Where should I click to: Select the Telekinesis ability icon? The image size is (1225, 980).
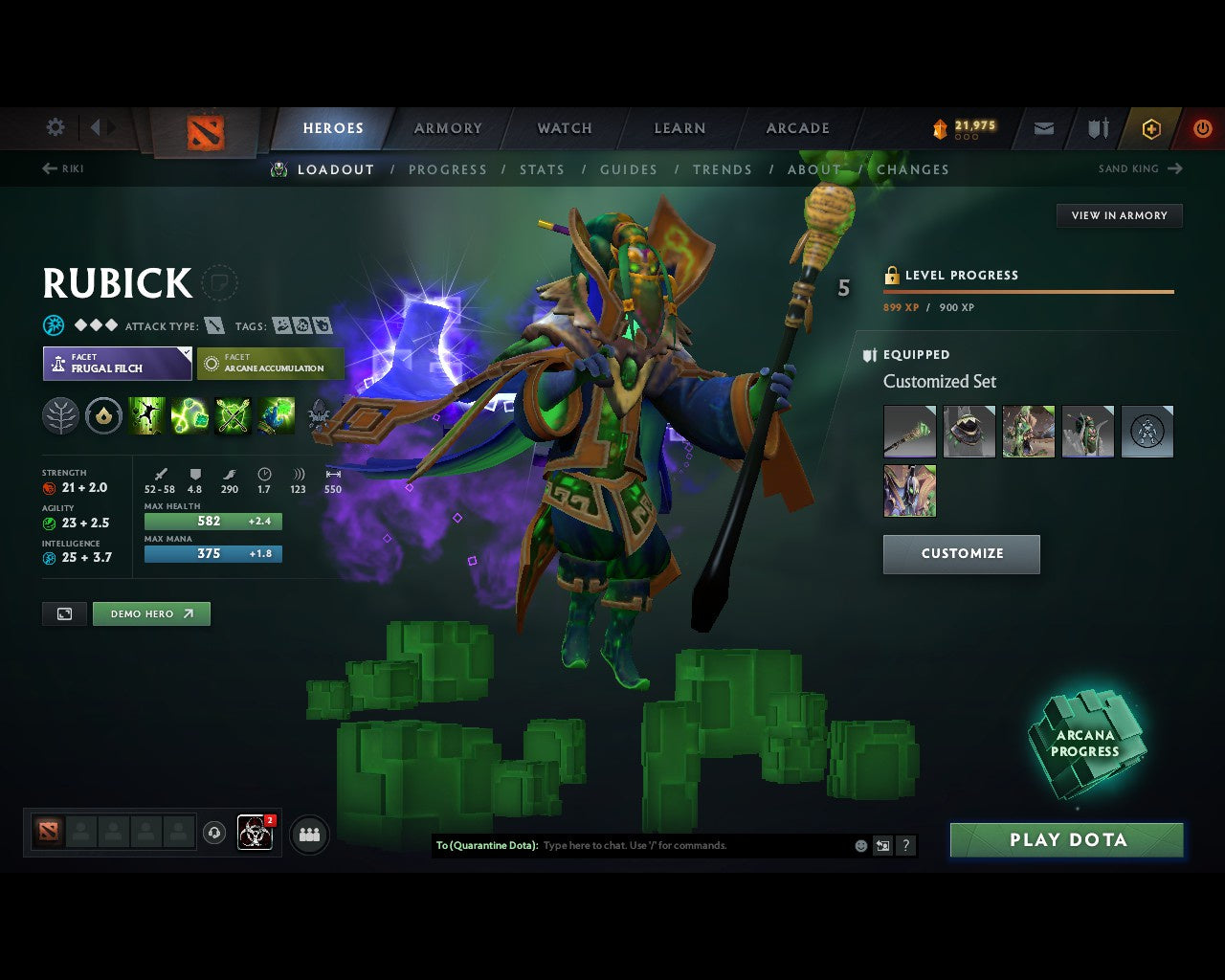(x=146, y=415)
